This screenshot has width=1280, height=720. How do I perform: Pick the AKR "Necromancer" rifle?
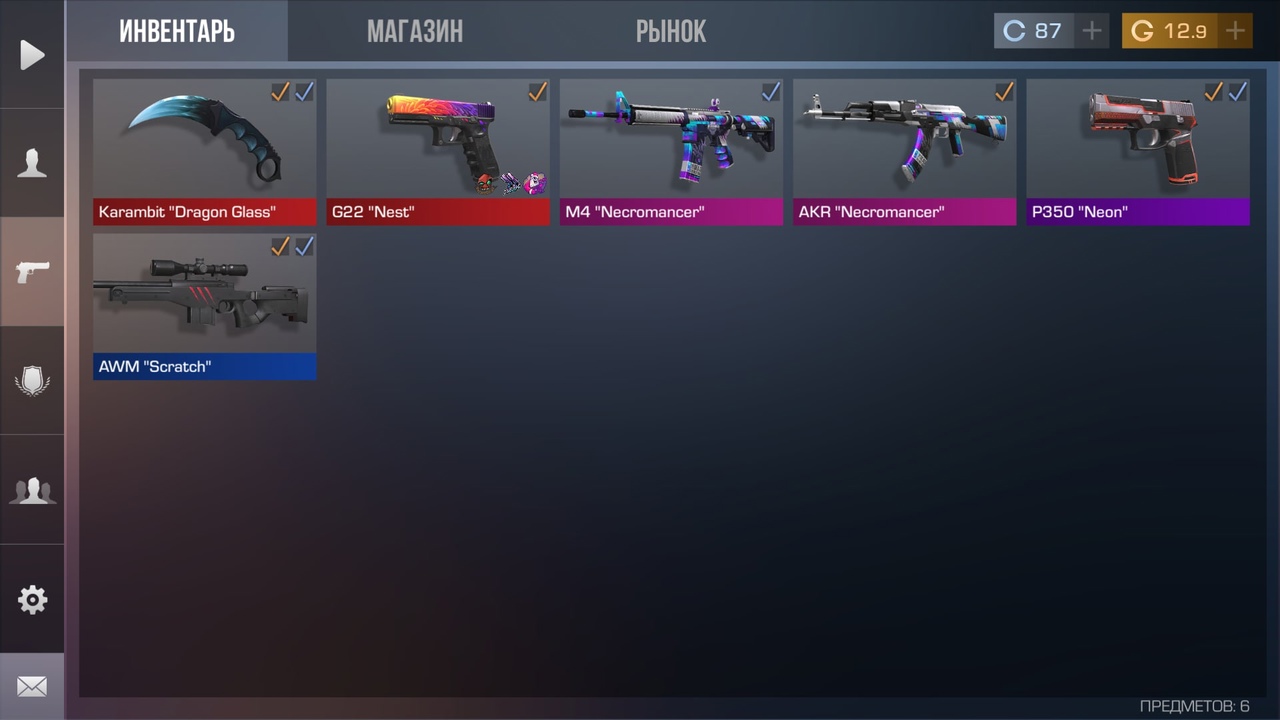[904, 150]
